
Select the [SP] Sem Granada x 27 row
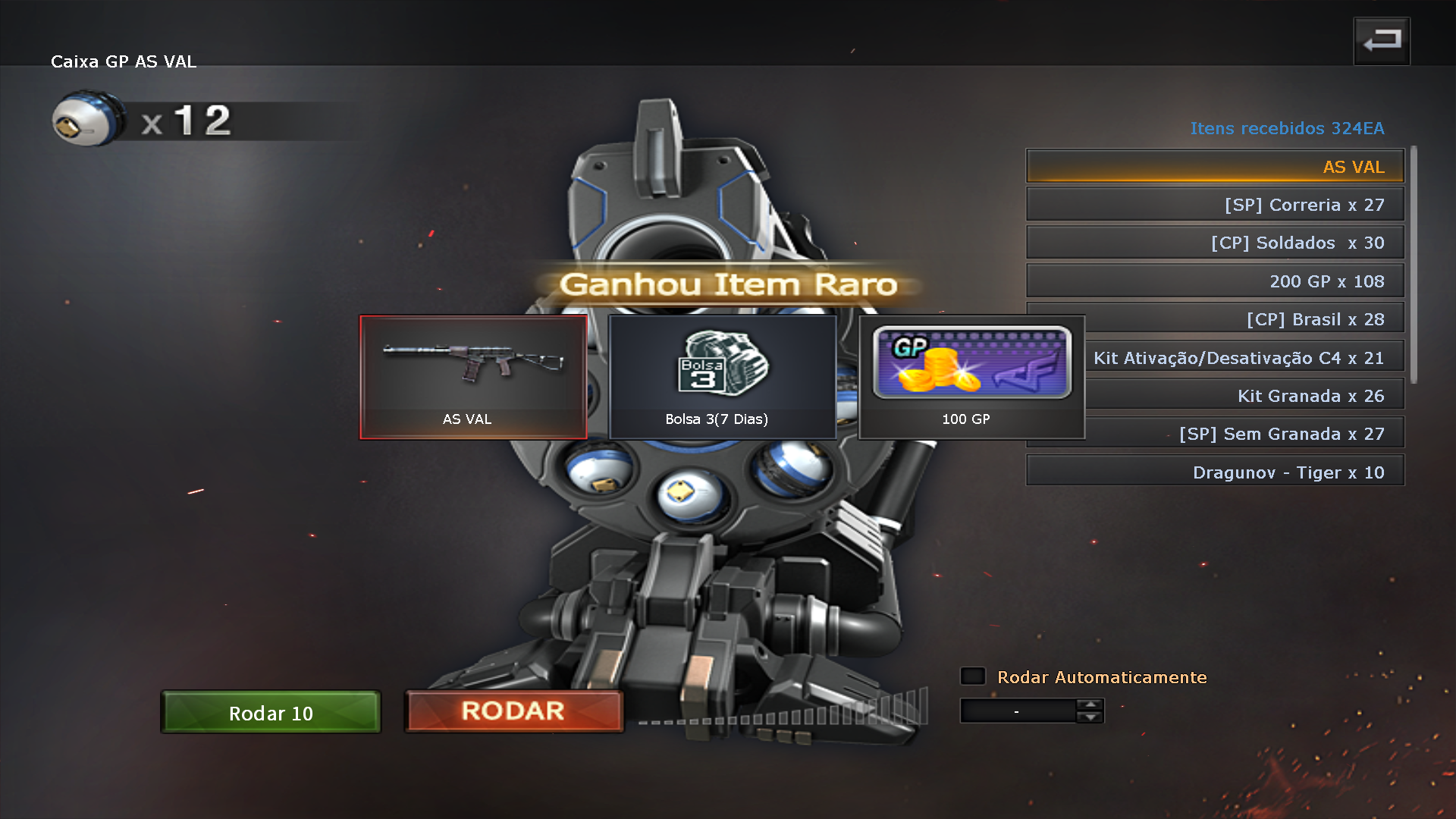pos(1244,434)
